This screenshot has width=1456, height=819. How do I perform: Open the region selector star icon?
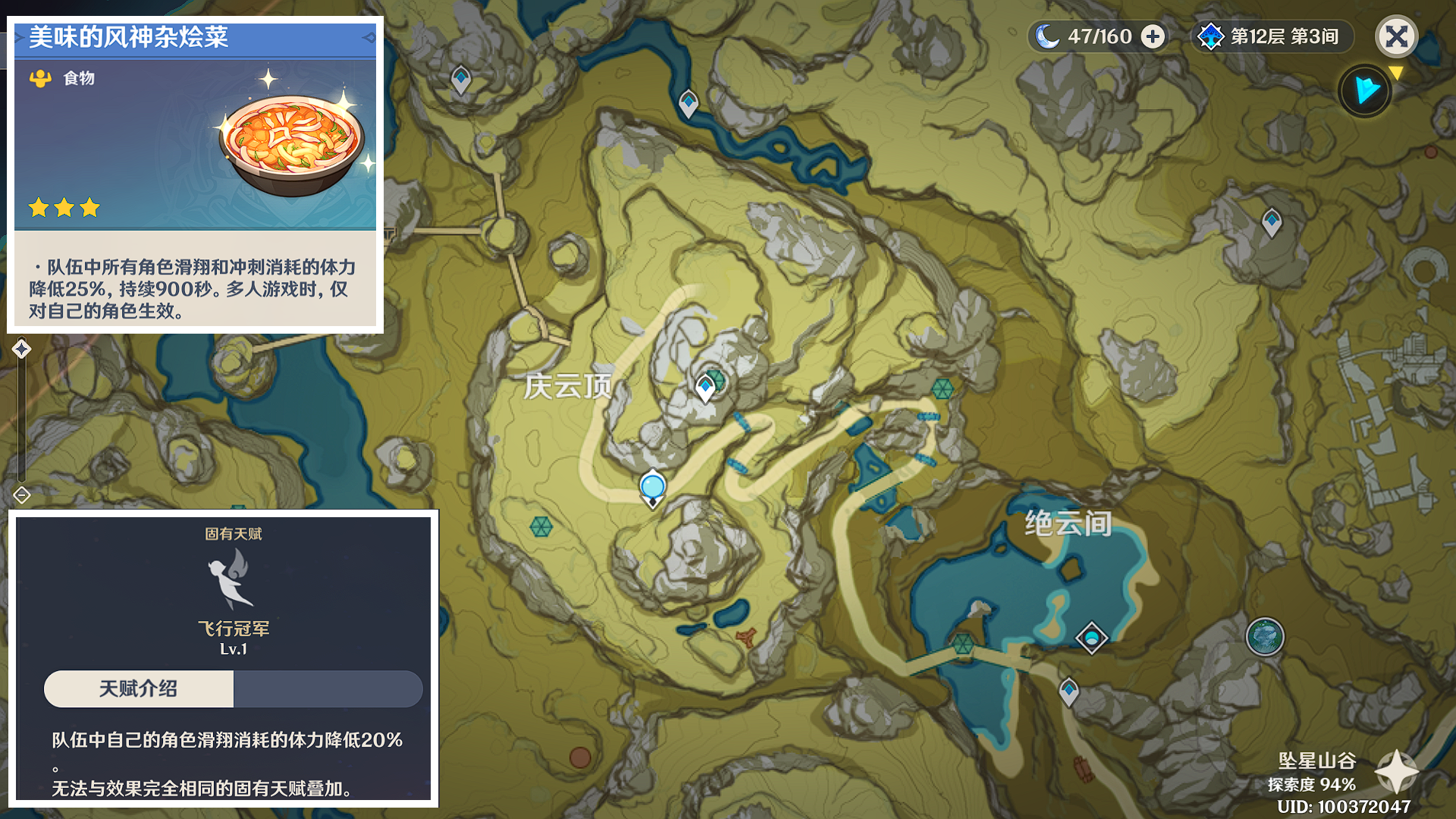1396,771
